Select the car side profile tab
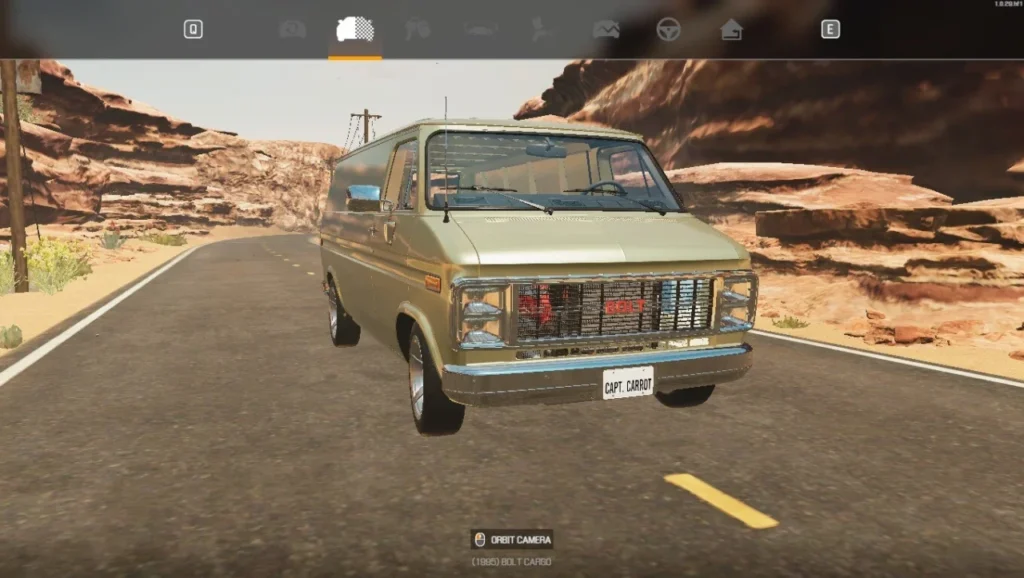Image resolution: width=1024 pixels, height=578 pixels. pyautogui.click(x=481, y=30)
